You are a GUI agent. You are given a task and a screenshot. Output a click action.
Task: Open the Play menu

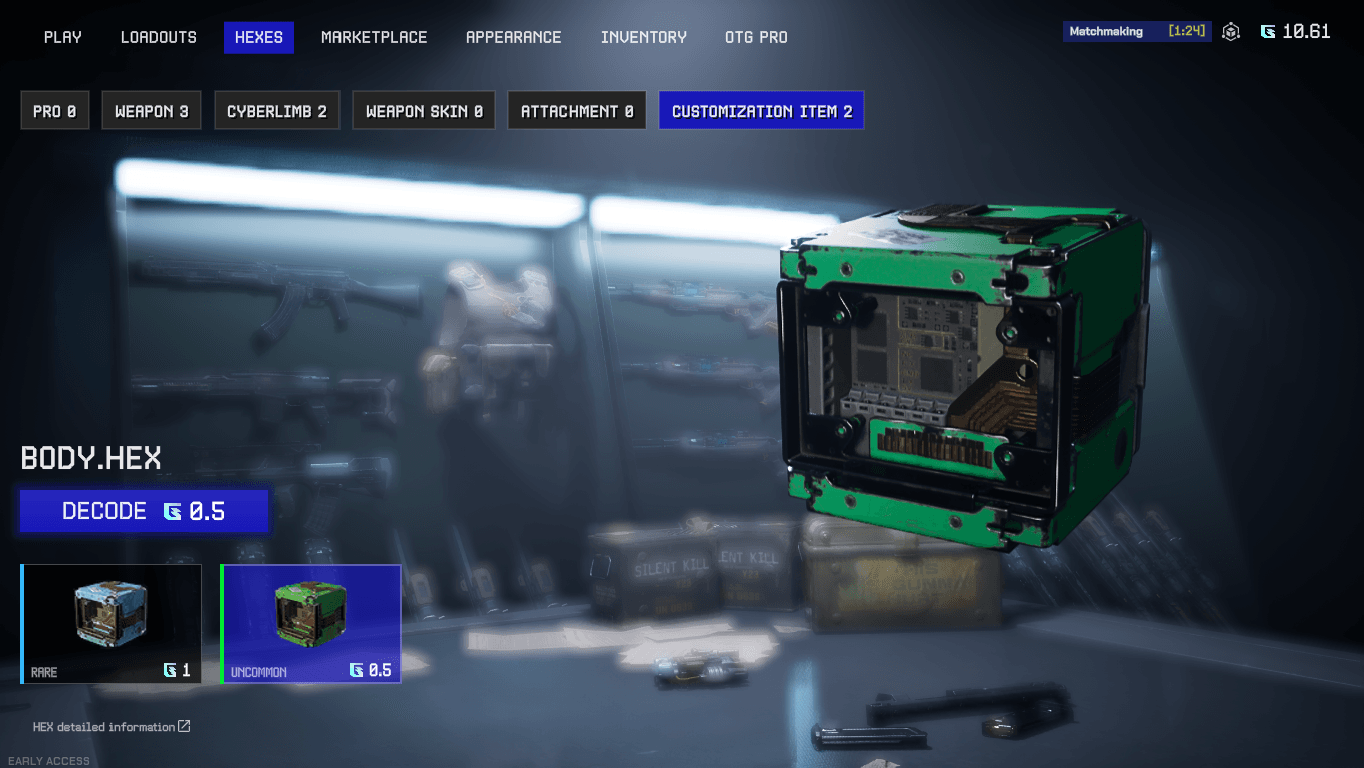[63, 37]
